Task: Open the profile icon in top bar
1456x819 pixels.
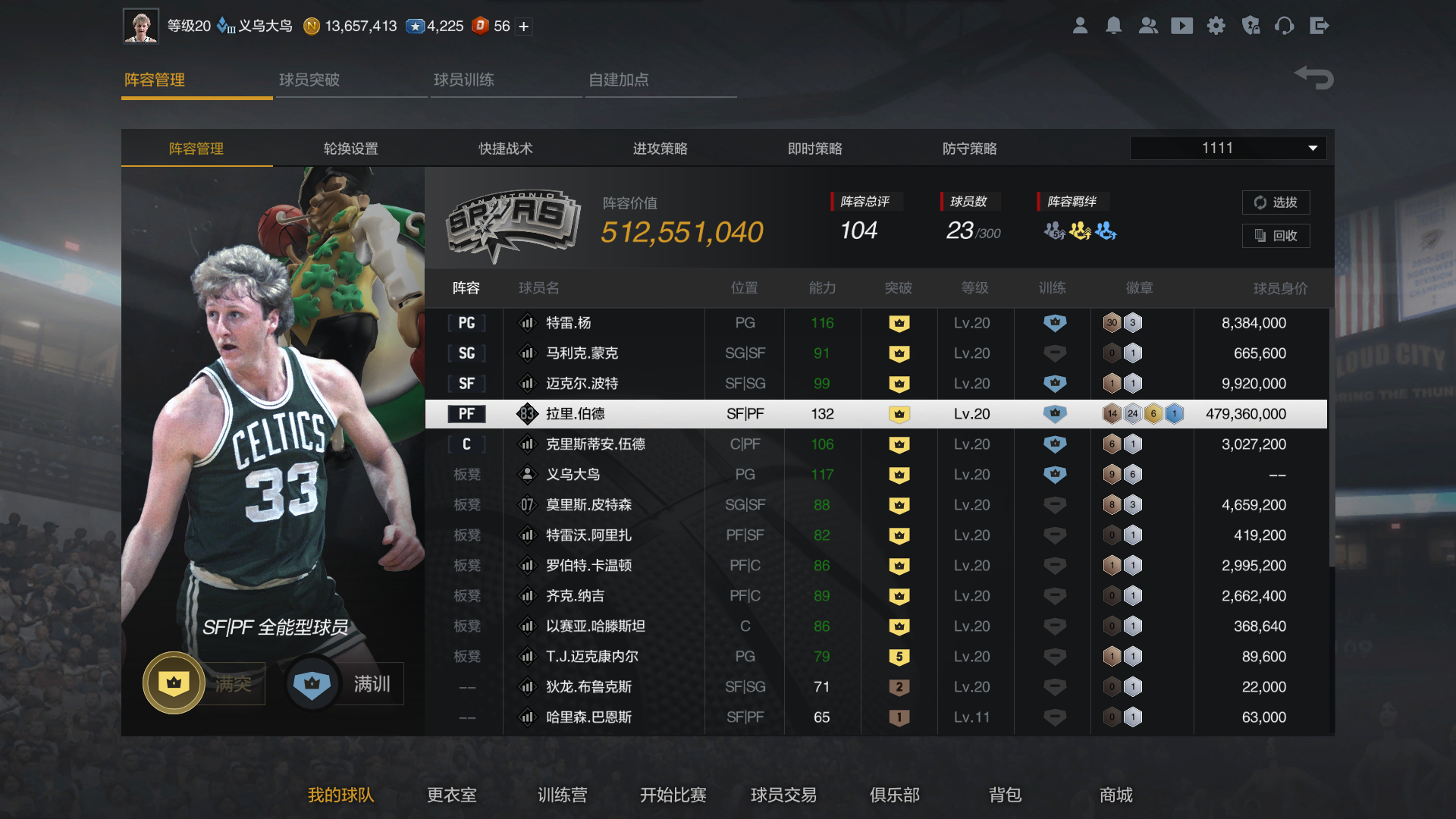Action: (x=1080, y=25)
